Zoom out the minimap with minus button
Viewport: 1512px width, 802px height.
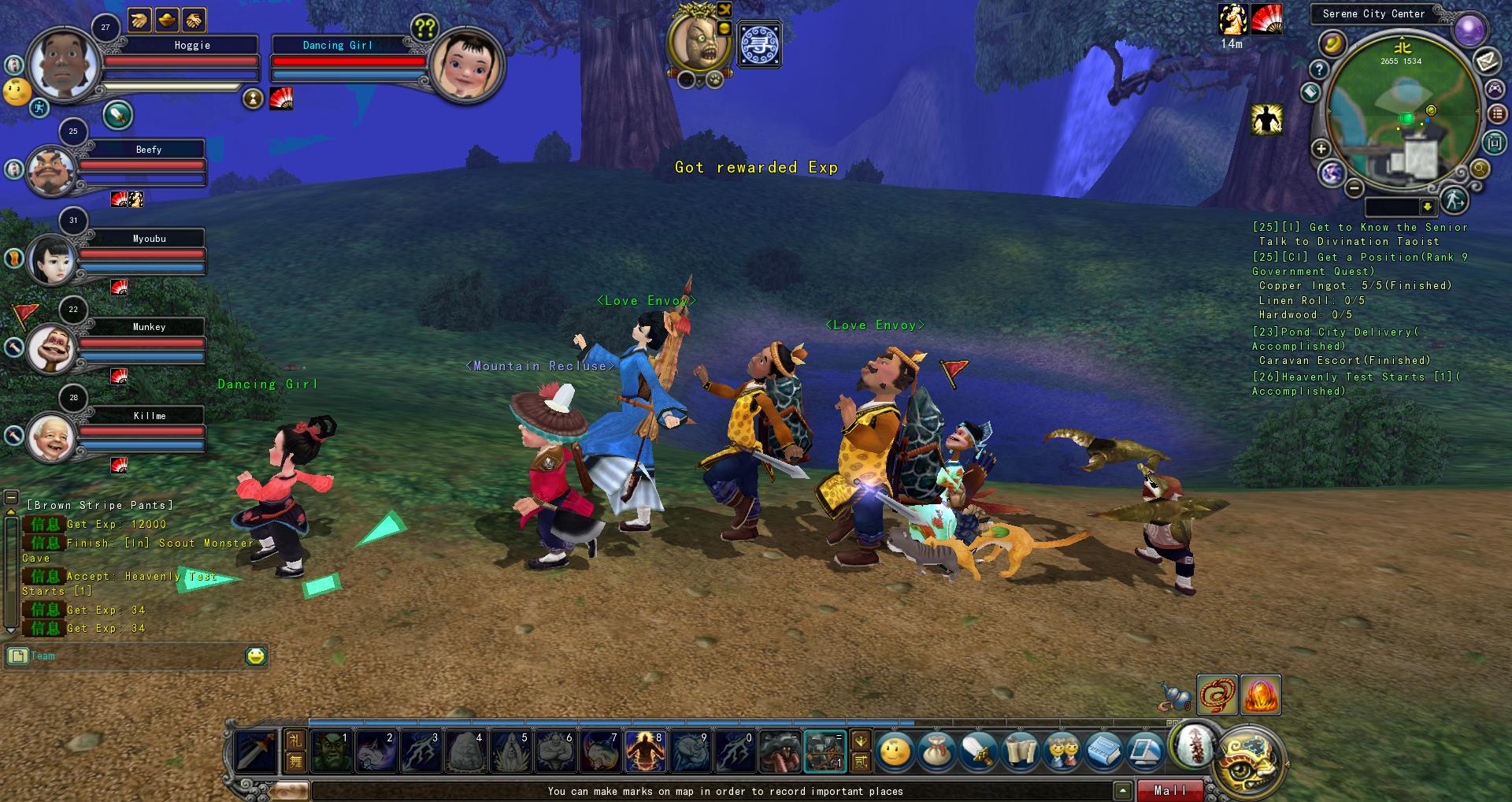coord(1354,188)
